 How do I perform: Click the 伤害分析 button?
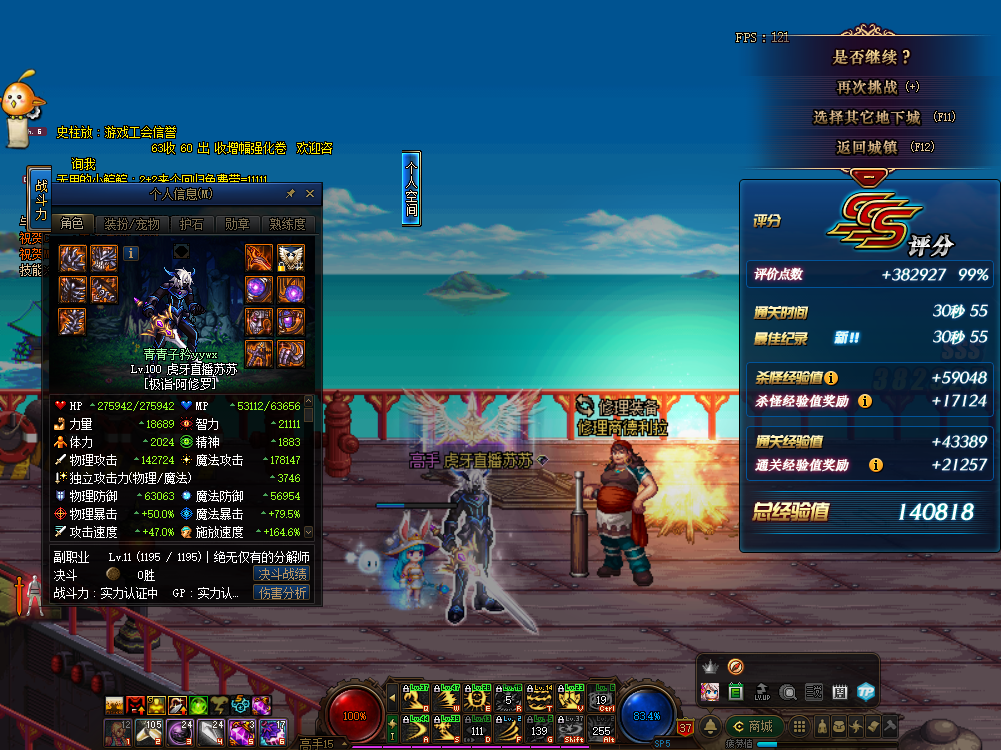pos(283,593)
